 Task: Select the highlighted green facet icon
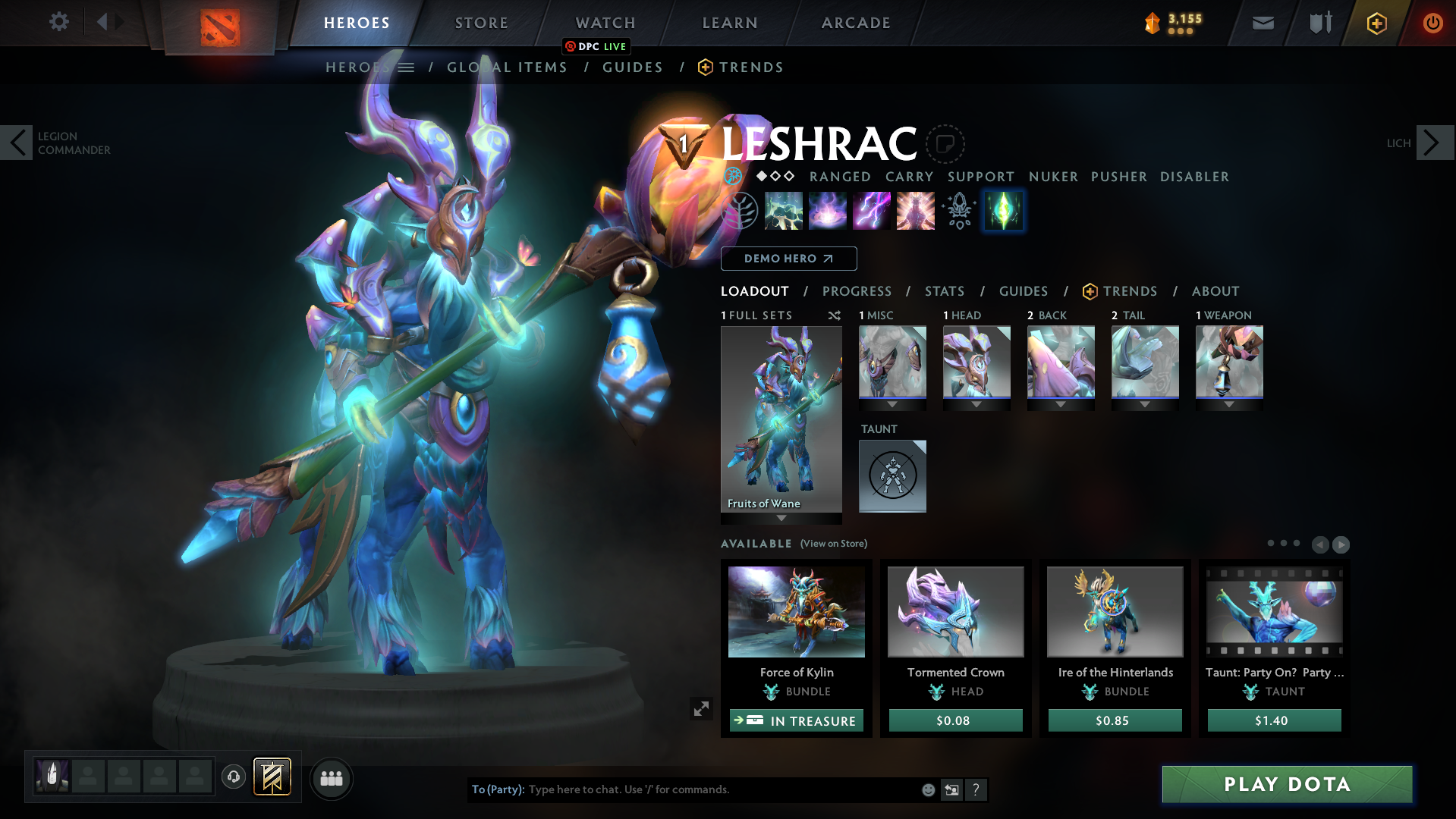click(x=1003, y=211)
